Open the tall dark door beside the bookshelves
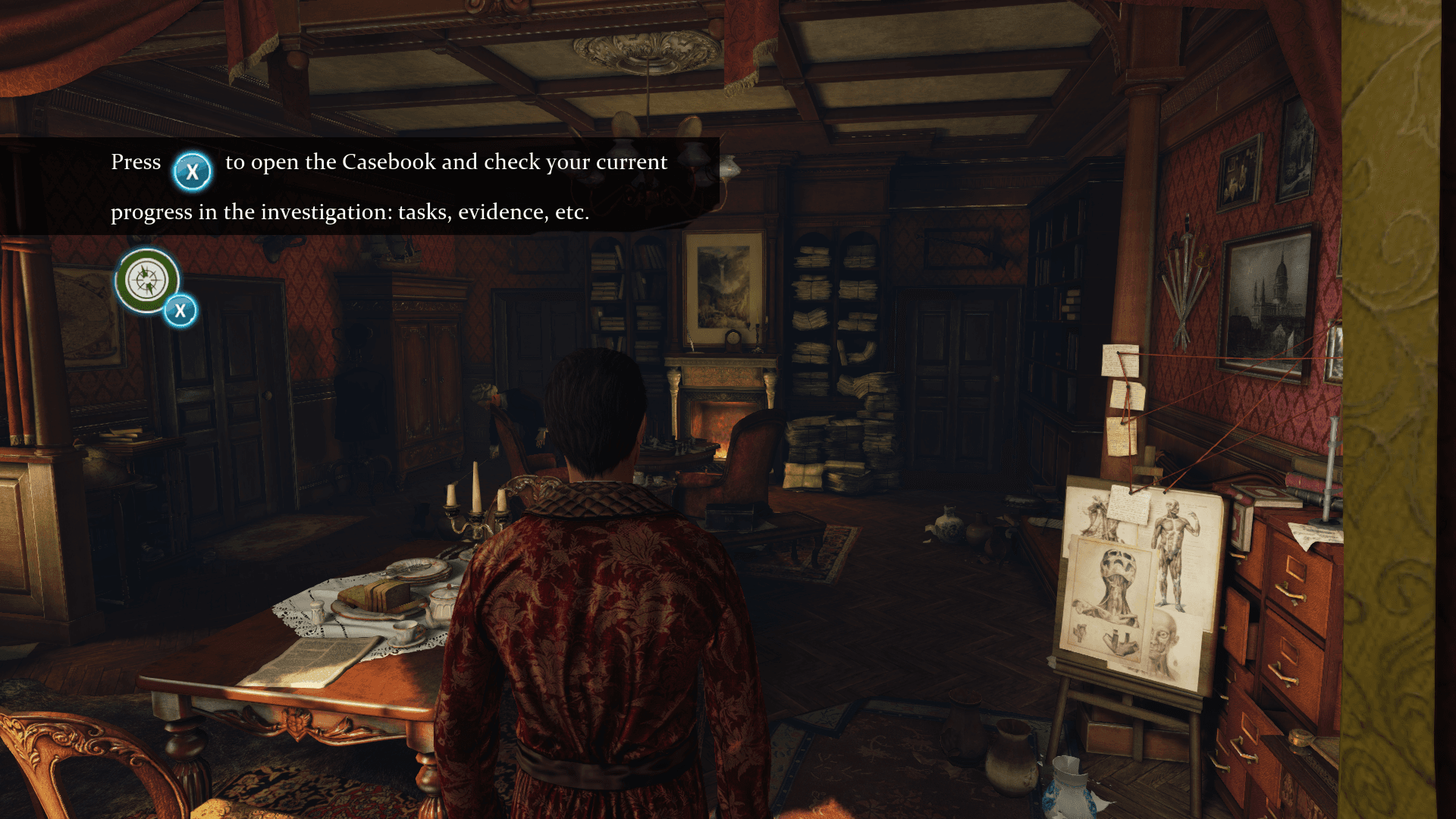This screenshot has height=819, width=1456. pos(952,379)
